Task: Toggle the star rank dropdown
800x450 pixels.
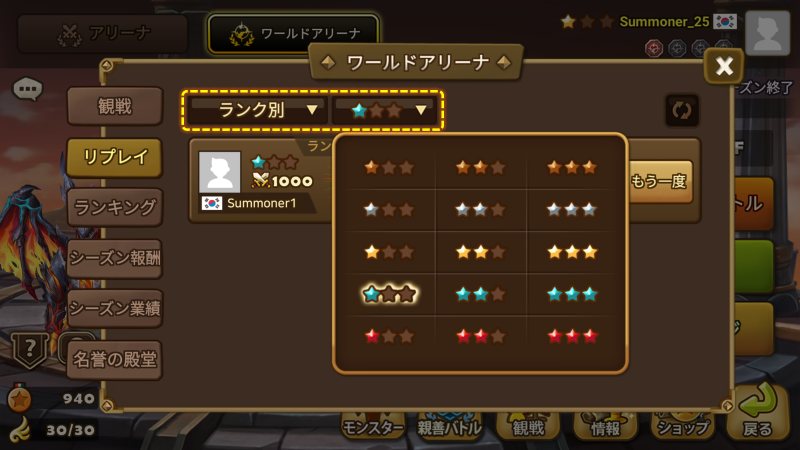Action: [x=388, y=110]
